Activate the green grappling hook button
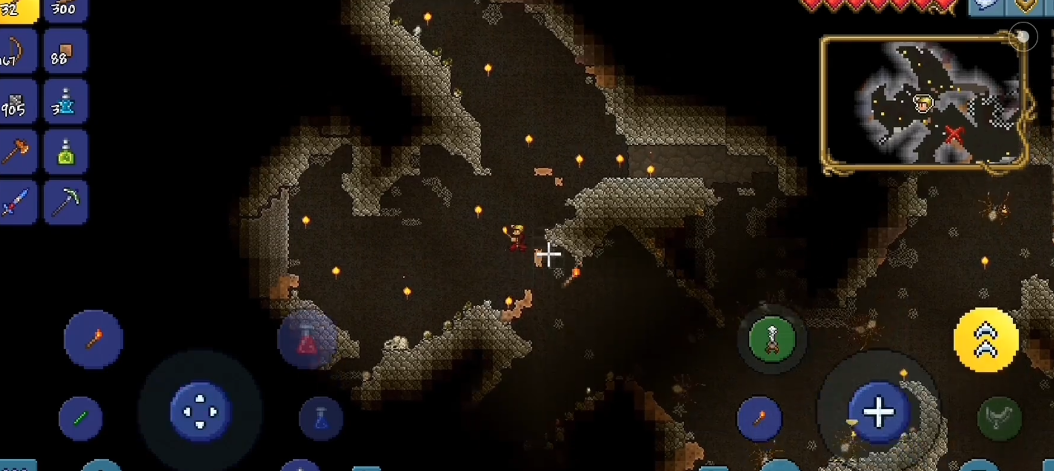Image resolution: width=1054 pixels, height=471 pixels. click(772, 339)
